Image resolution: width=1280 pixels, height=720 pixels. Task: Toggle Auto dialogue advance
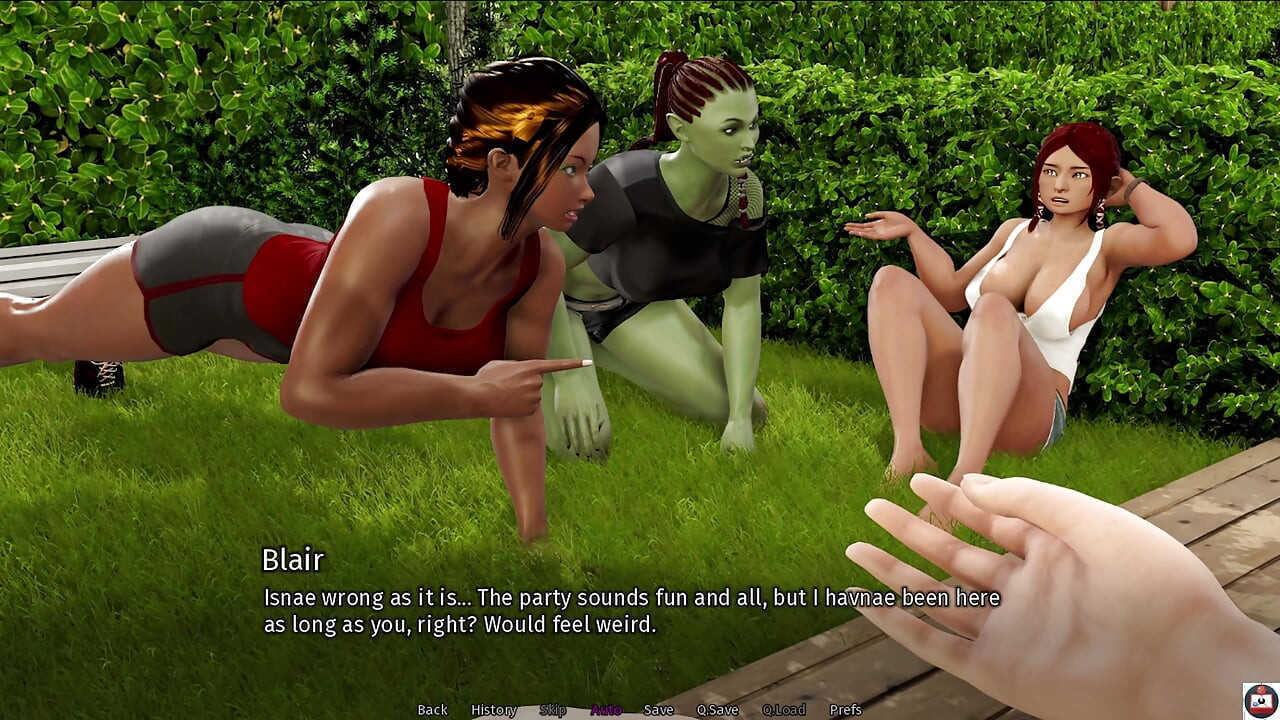click(x=606, y=710)
